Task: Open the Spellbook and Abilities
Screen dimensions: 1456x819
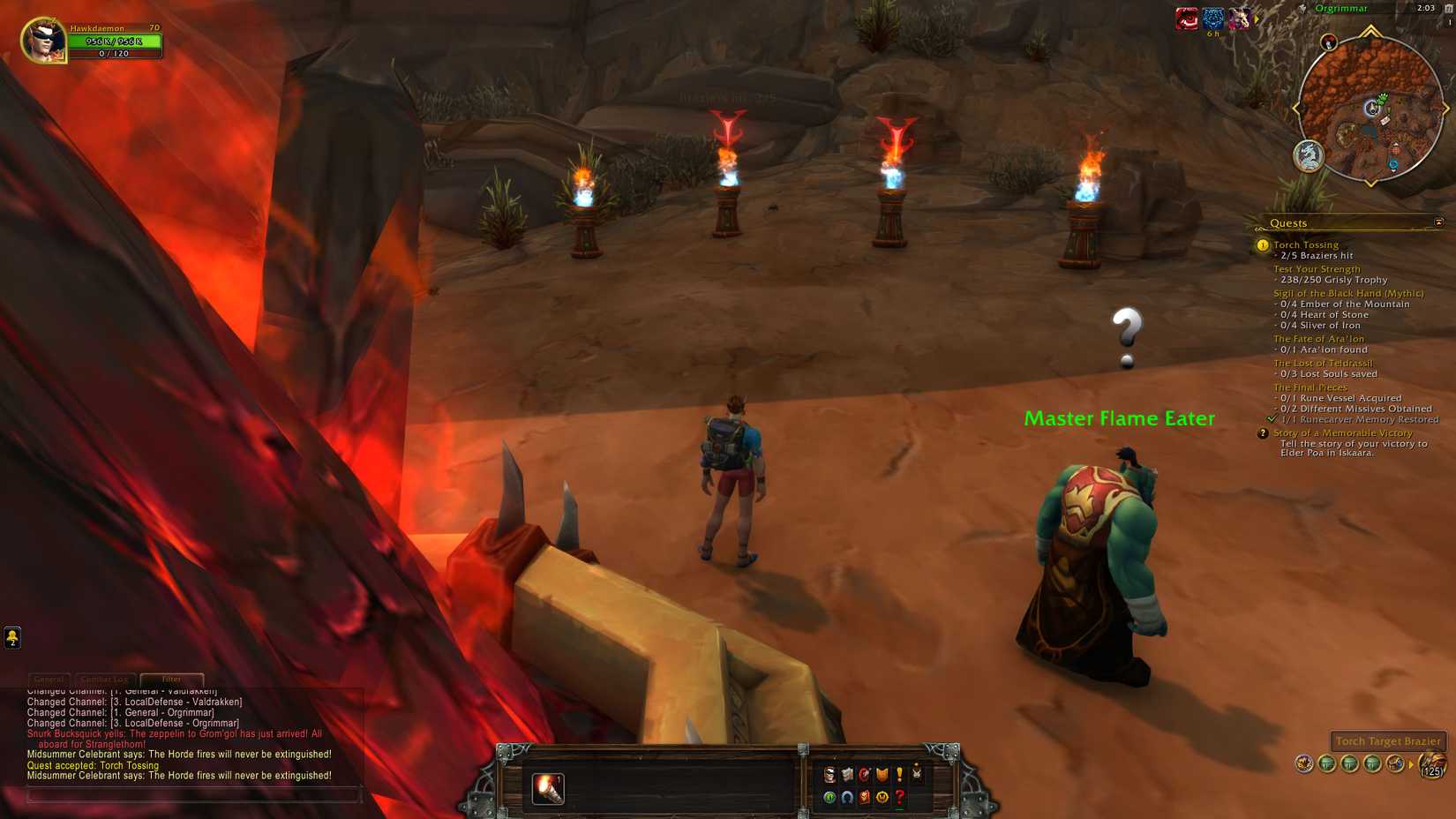Action: [x=847, y=775]
